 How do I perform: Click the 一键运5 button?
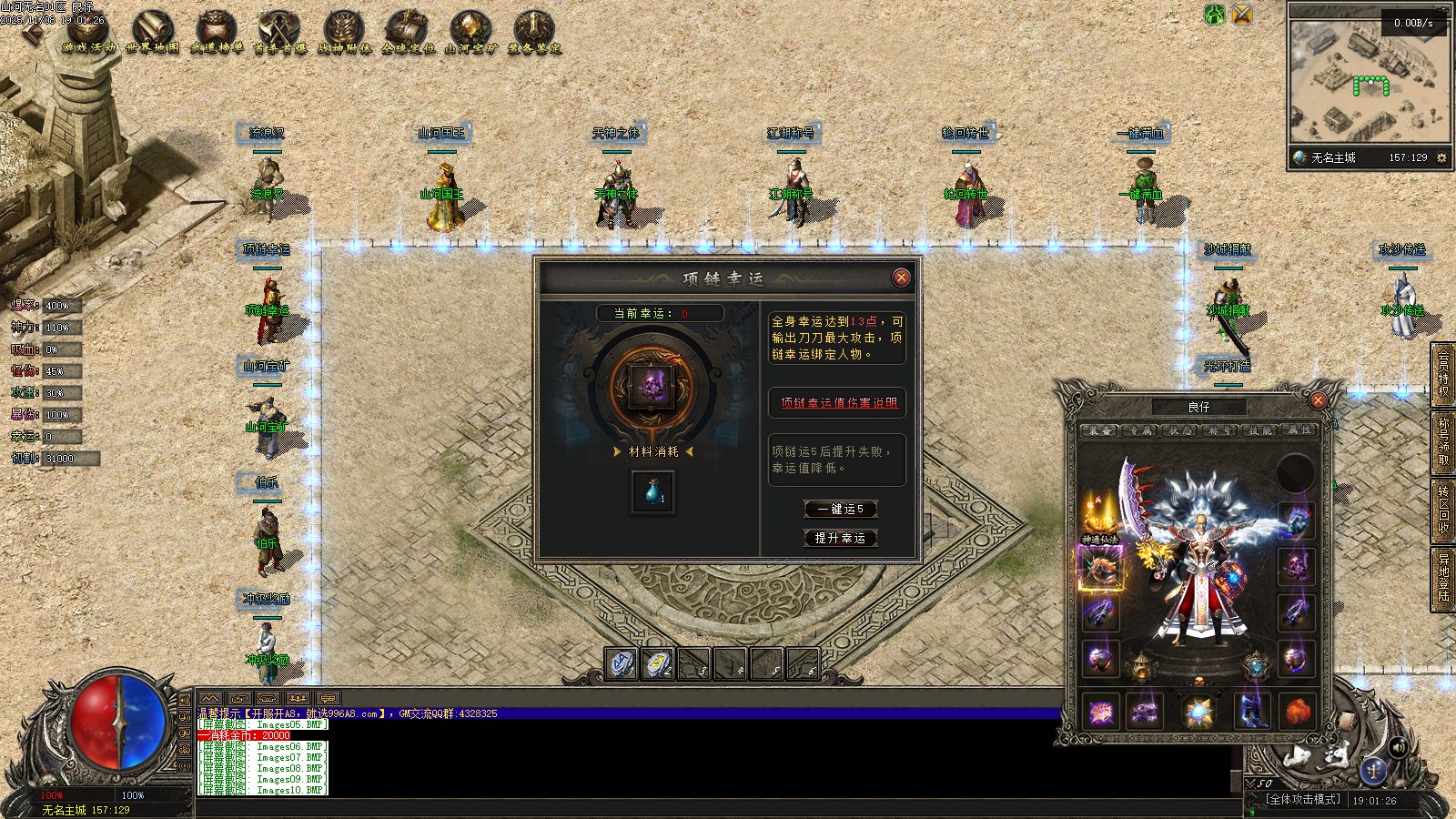840,509
